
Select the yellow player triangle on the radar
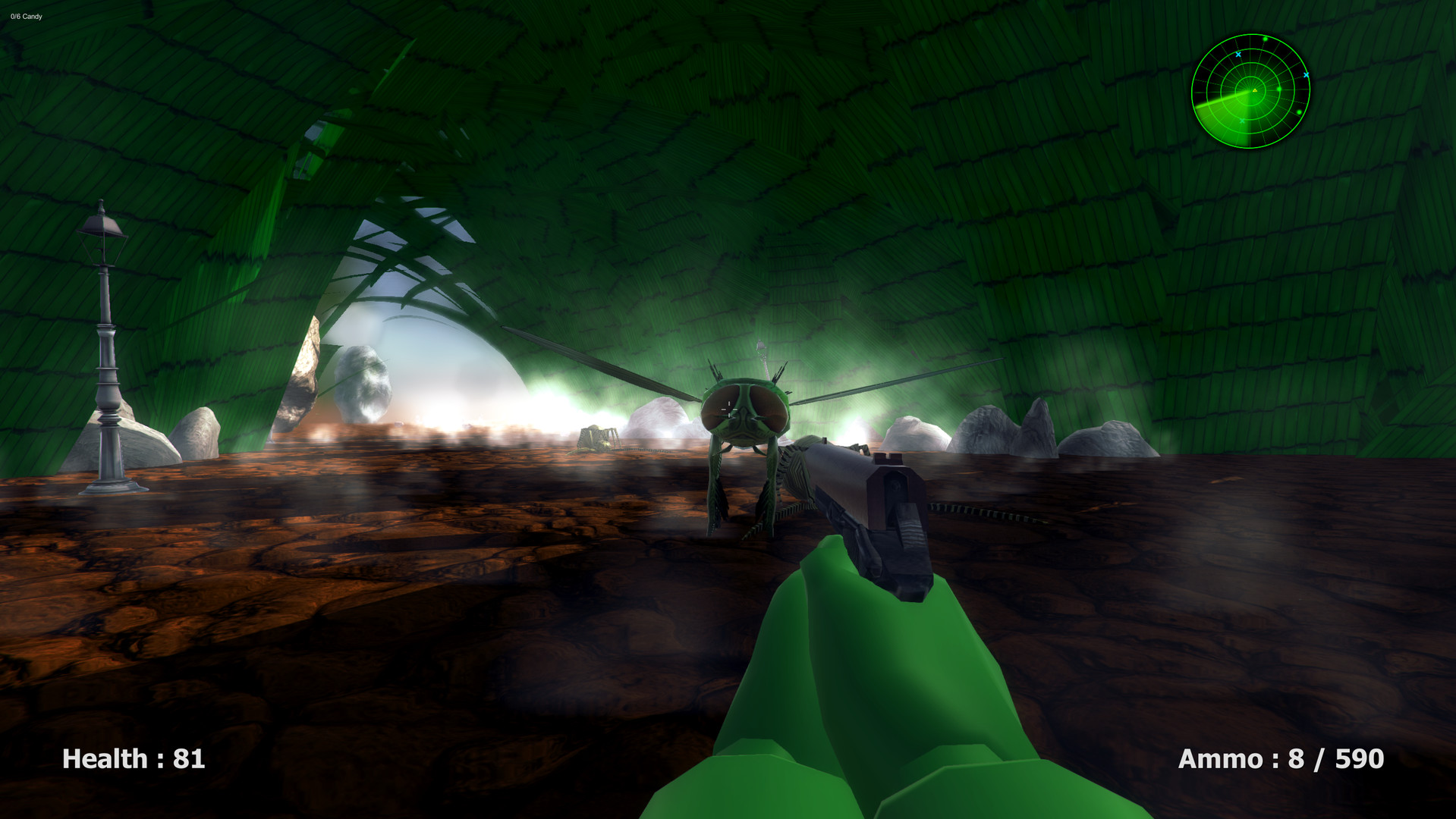1254,90
